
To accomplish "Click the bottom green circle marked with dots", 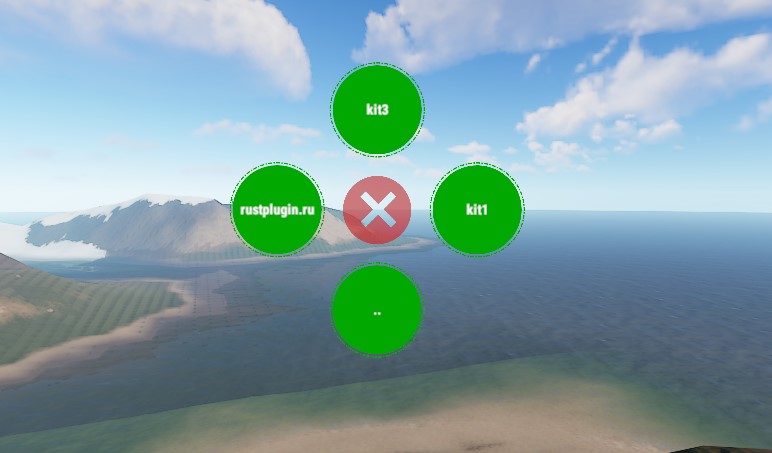I will pos(377,310).
